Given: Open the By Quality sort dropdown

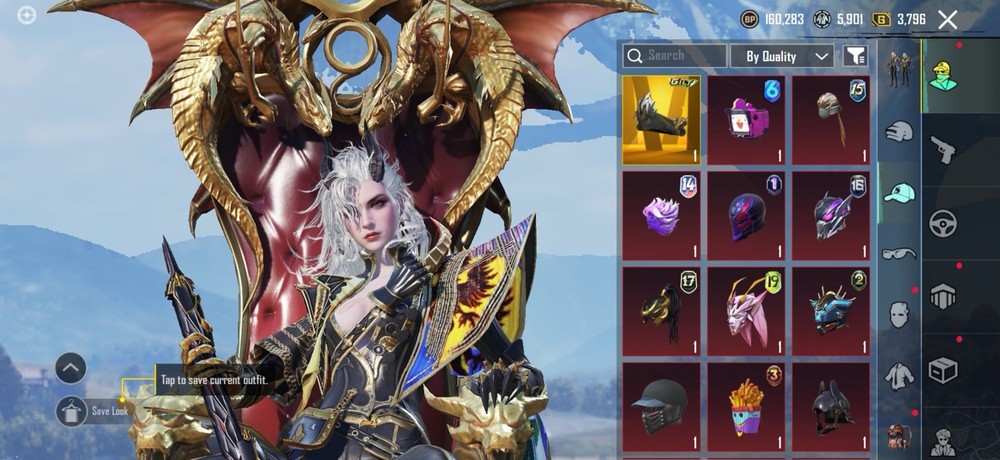Looking at the screenshot, I should tap(782, 56).
